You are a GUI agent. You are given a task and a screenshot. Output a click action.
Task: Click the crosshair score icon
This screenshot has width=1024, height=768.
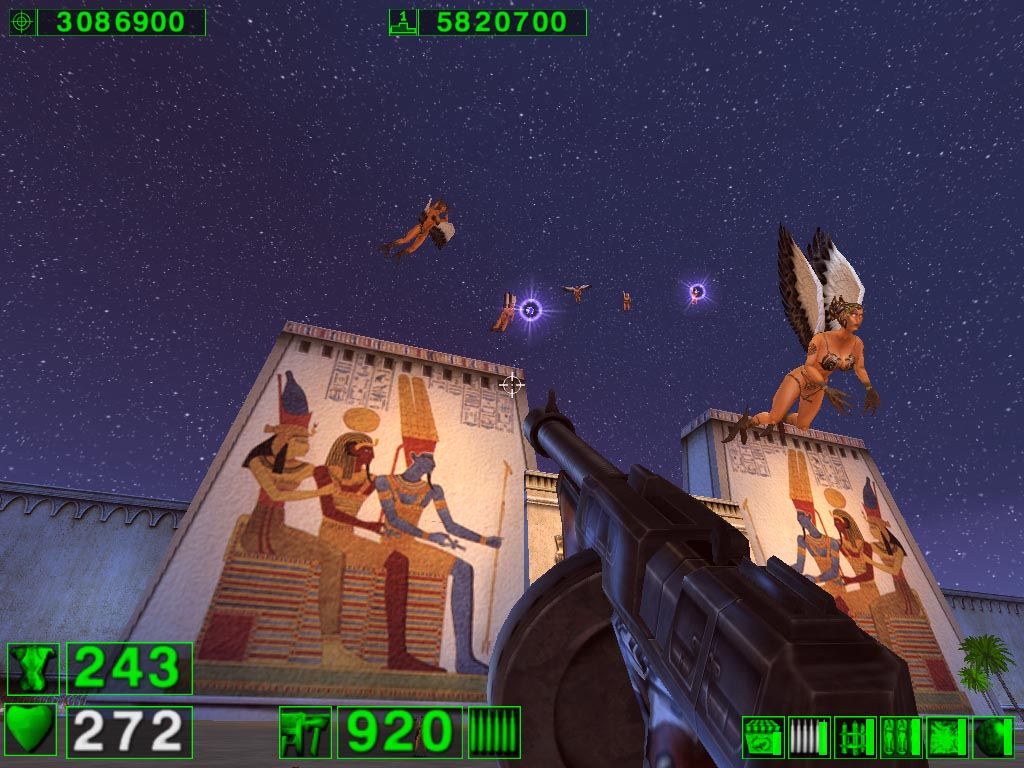click(x=22, y=22)
